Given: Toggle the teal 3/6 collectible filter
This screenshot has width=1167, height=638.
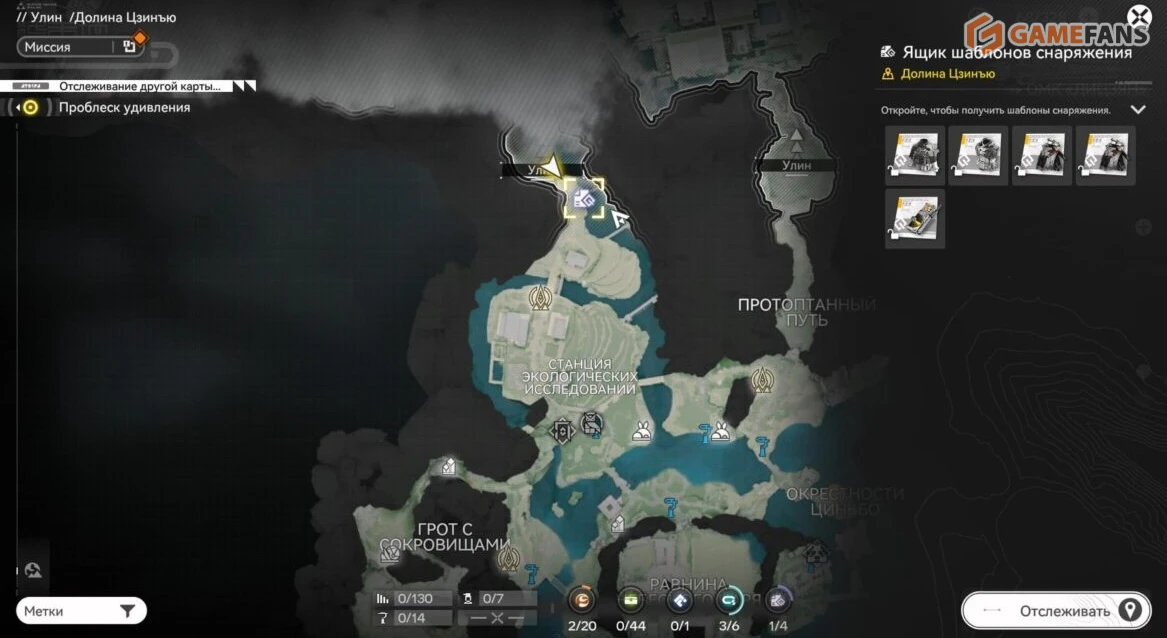Looking at the screenshot, I should click(729, 600).
